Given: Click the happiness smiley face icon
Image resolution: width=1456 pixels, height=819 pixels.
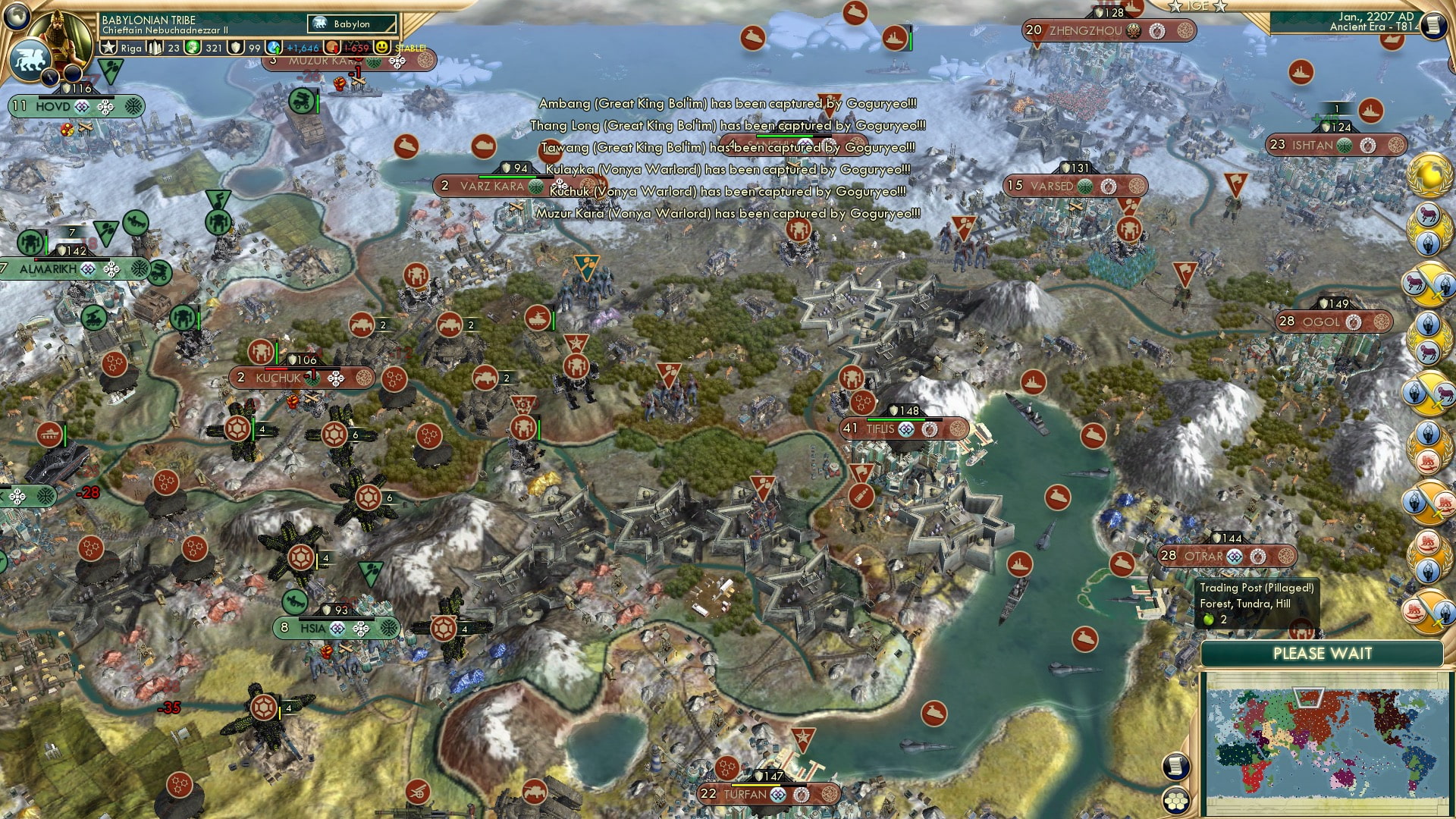Looking at the screenshot, I should tap(384, 48).
